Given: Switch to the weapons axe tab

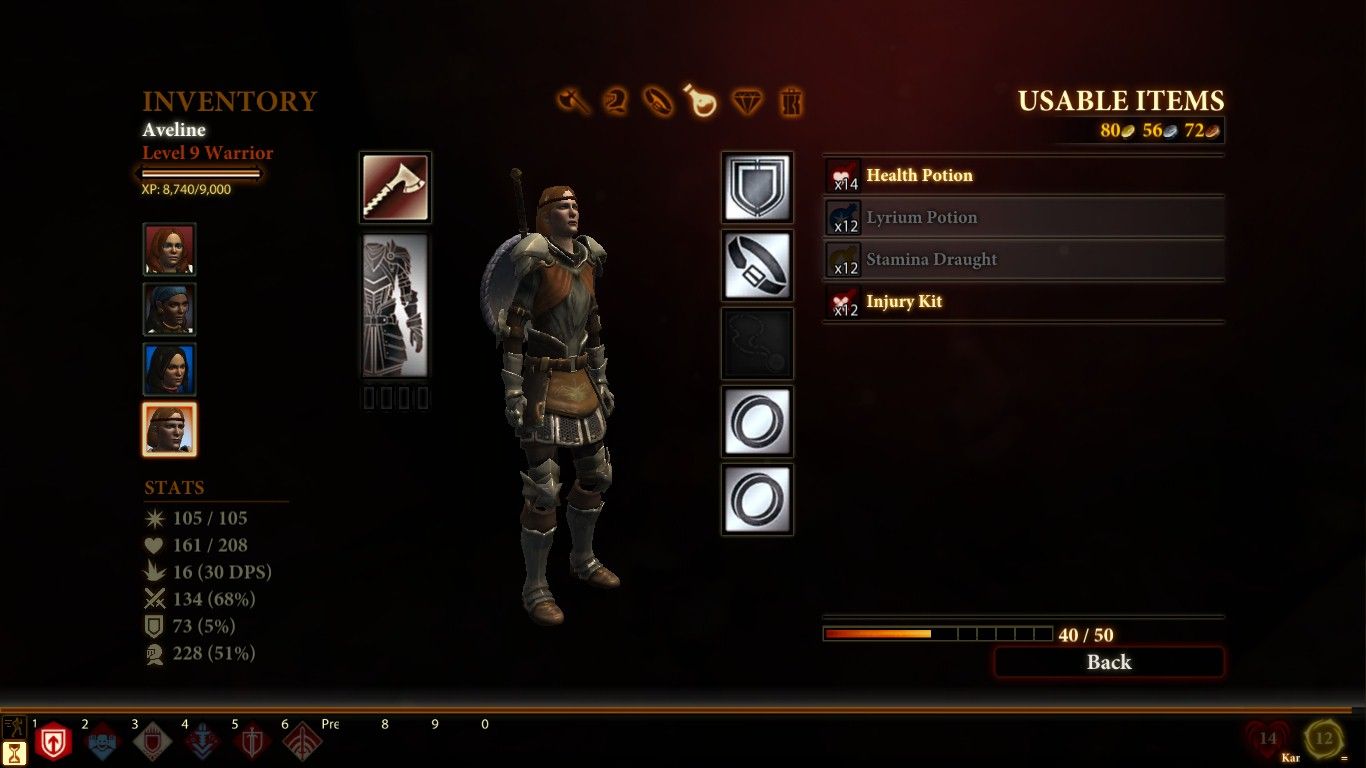Looking at the screenshot, I should [573, 101].
